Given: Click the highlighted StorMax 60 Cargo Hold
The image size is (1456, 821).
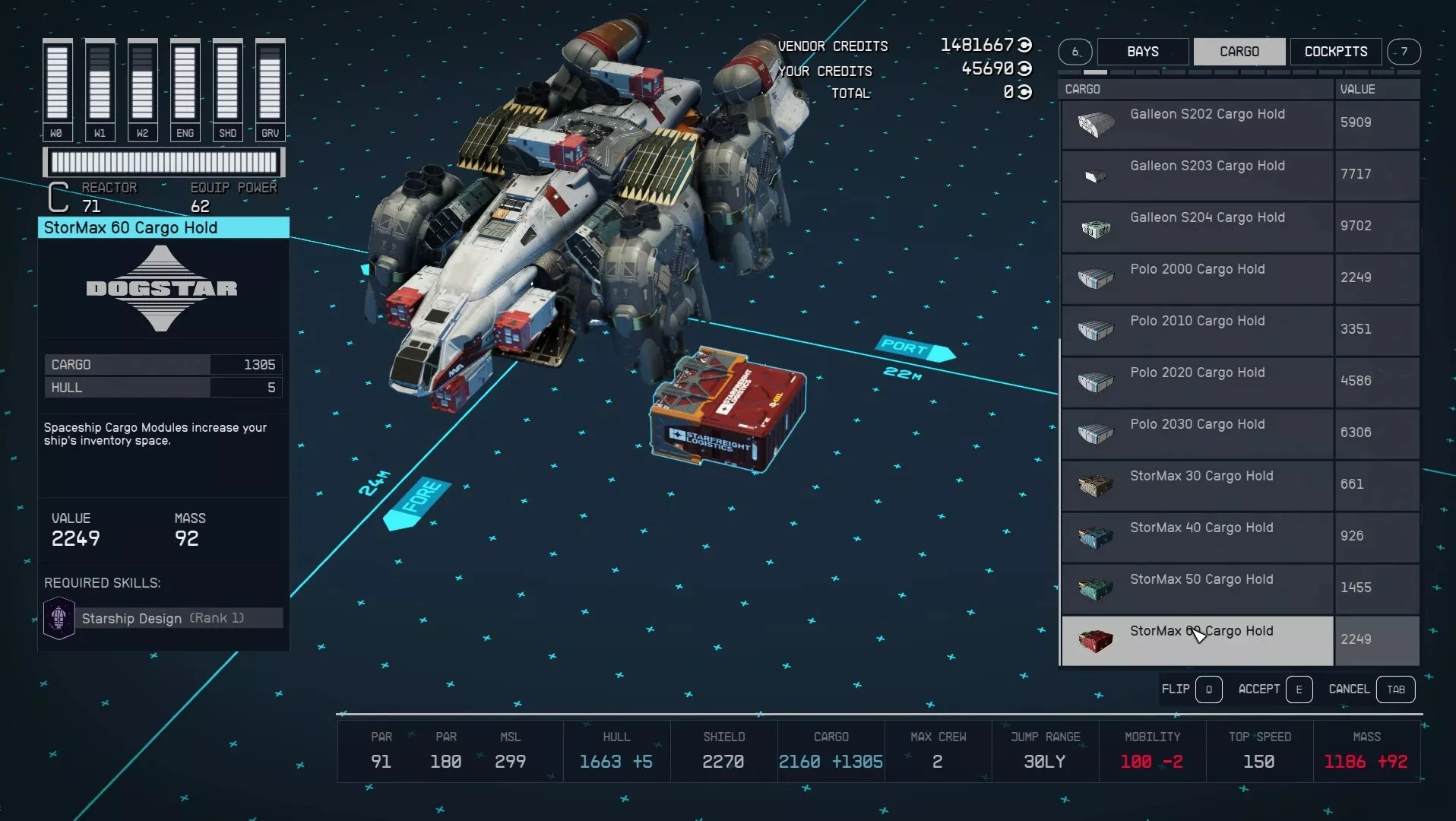Looking at the screenshot, I should (x=1201, y=640).
